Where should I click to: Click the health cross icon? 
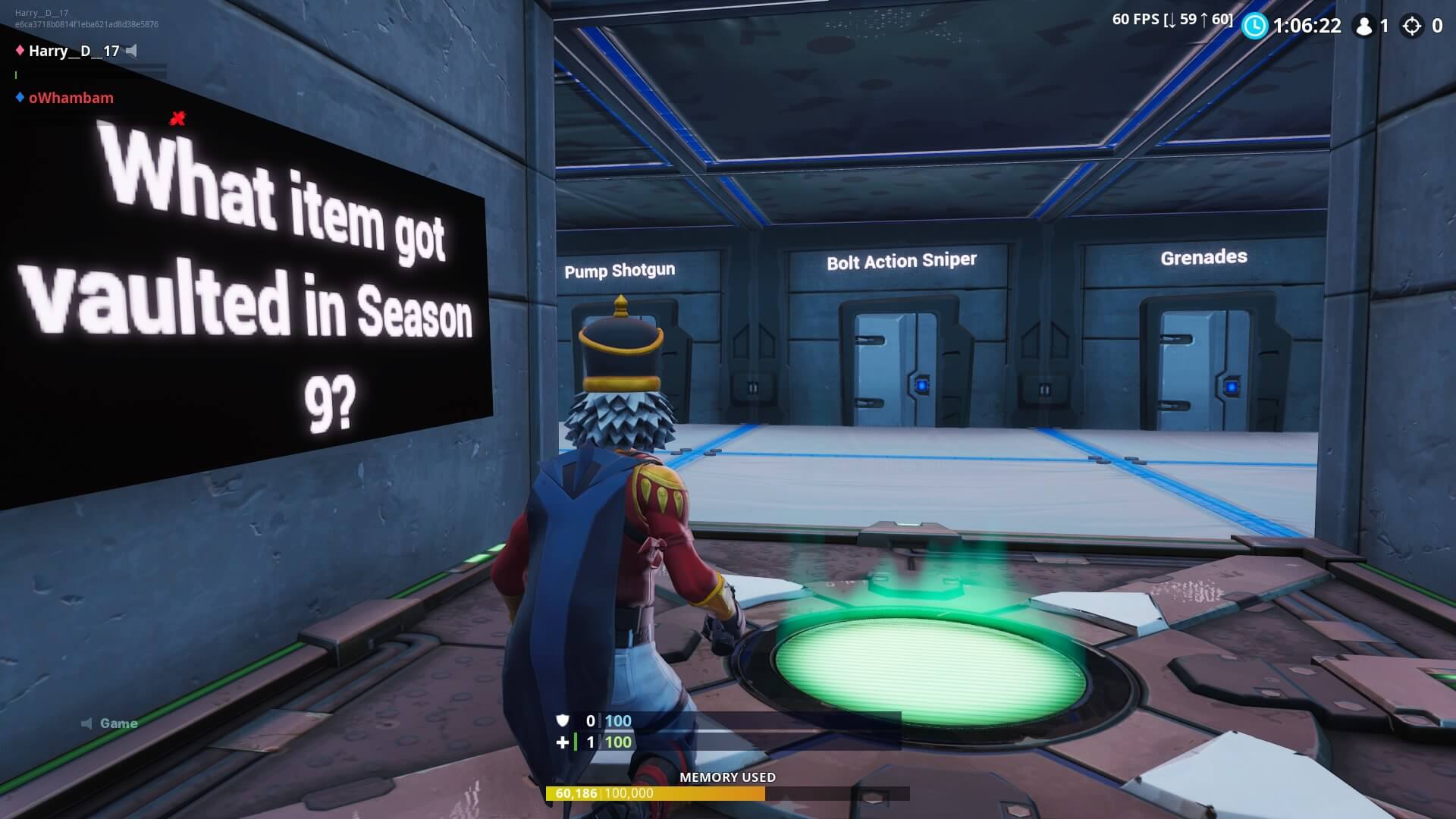562,743
